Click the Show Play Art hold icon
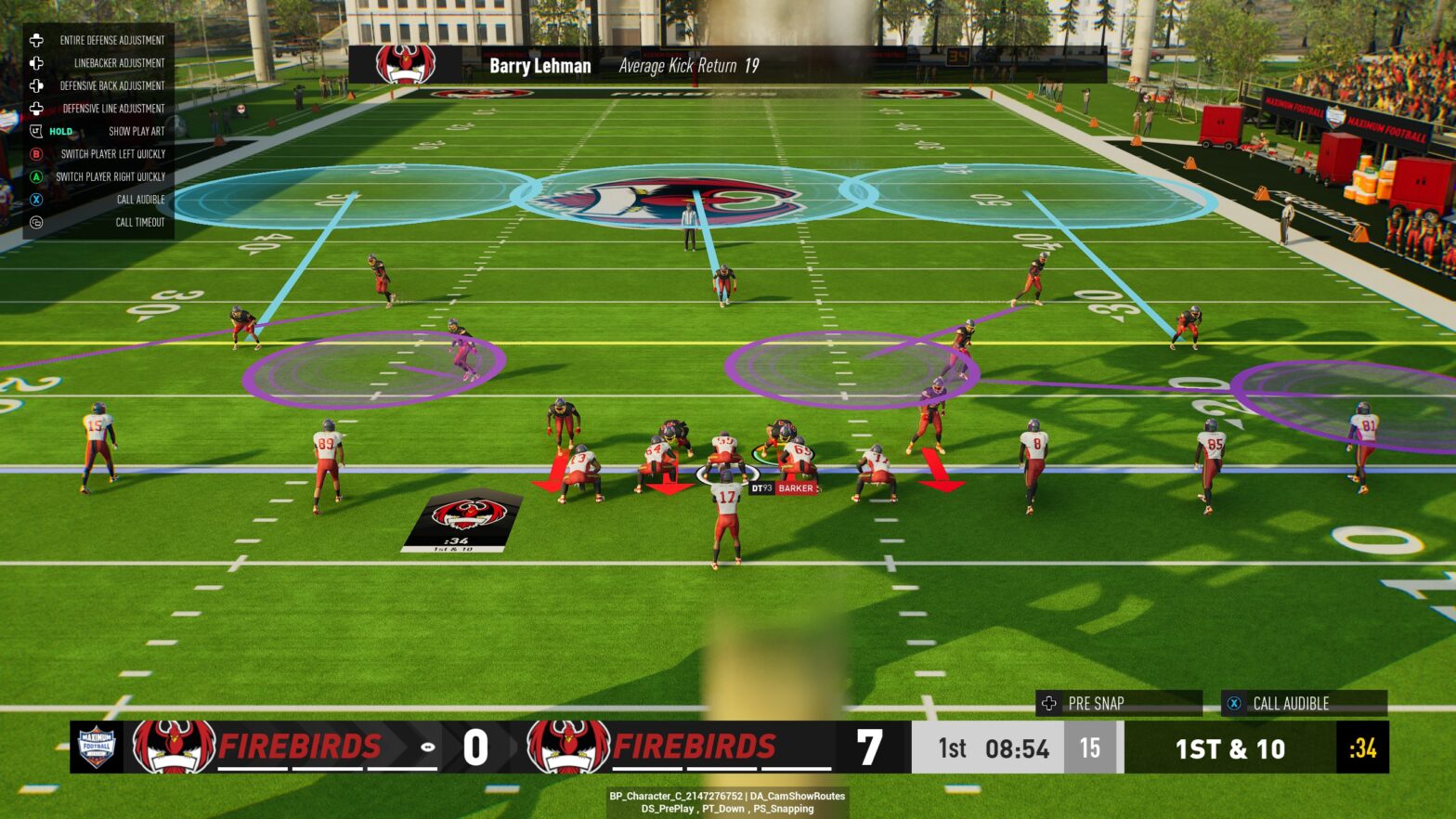The image size is (1456, 819). pos(35,131)
